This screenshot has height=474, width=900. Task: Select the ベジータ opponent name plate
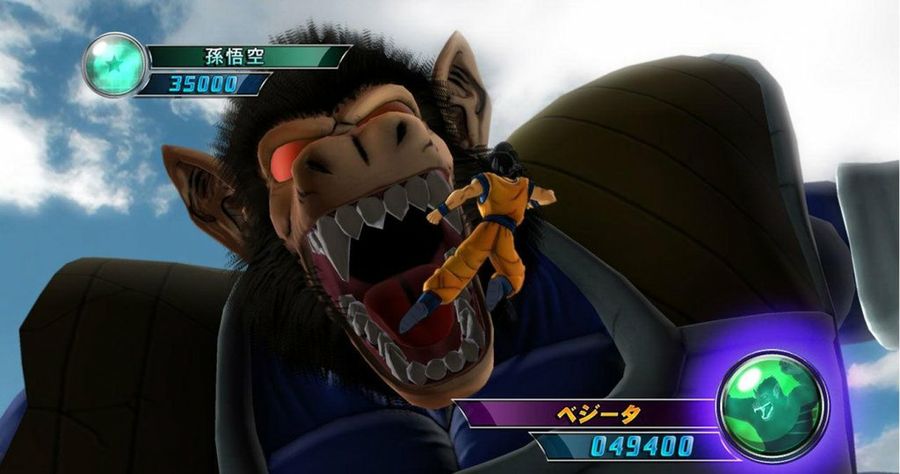click(592, 412)
